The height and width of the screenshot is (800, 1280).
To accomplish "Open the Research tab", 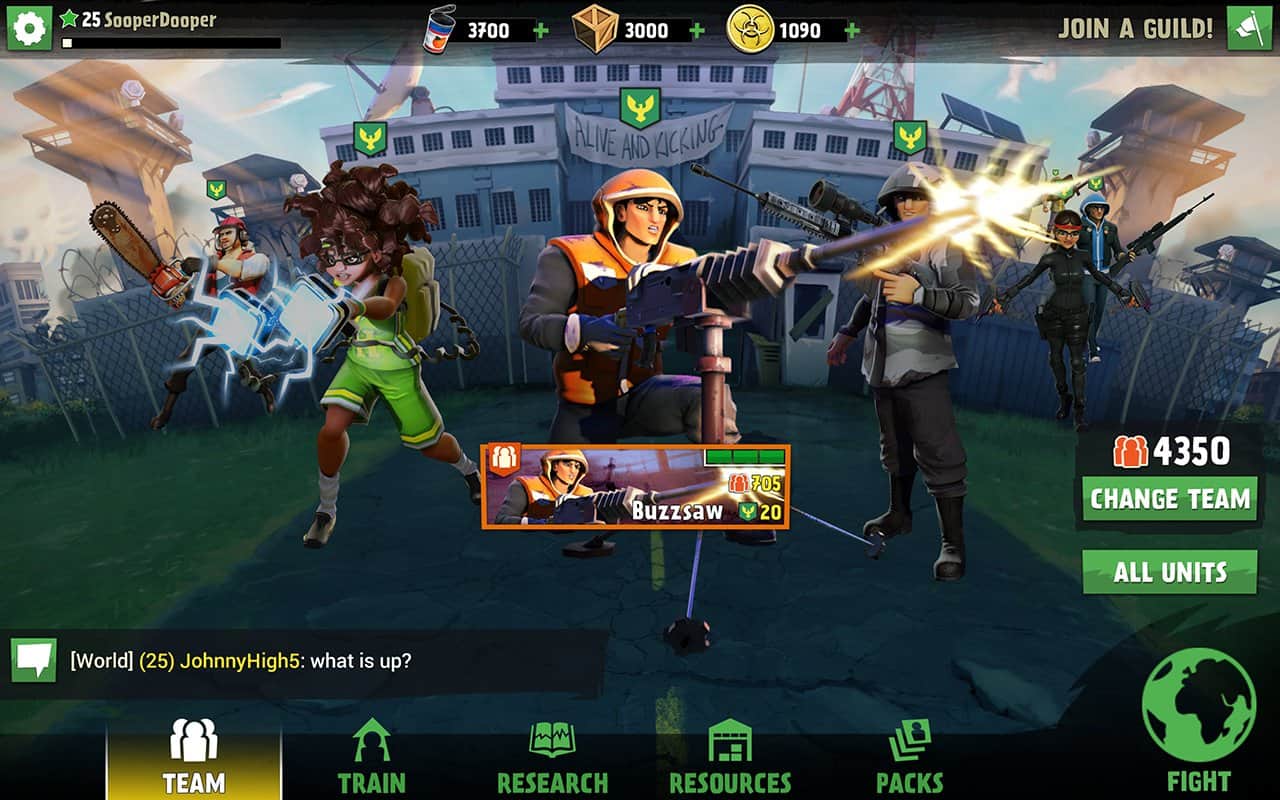I will (x=552, y=760).
